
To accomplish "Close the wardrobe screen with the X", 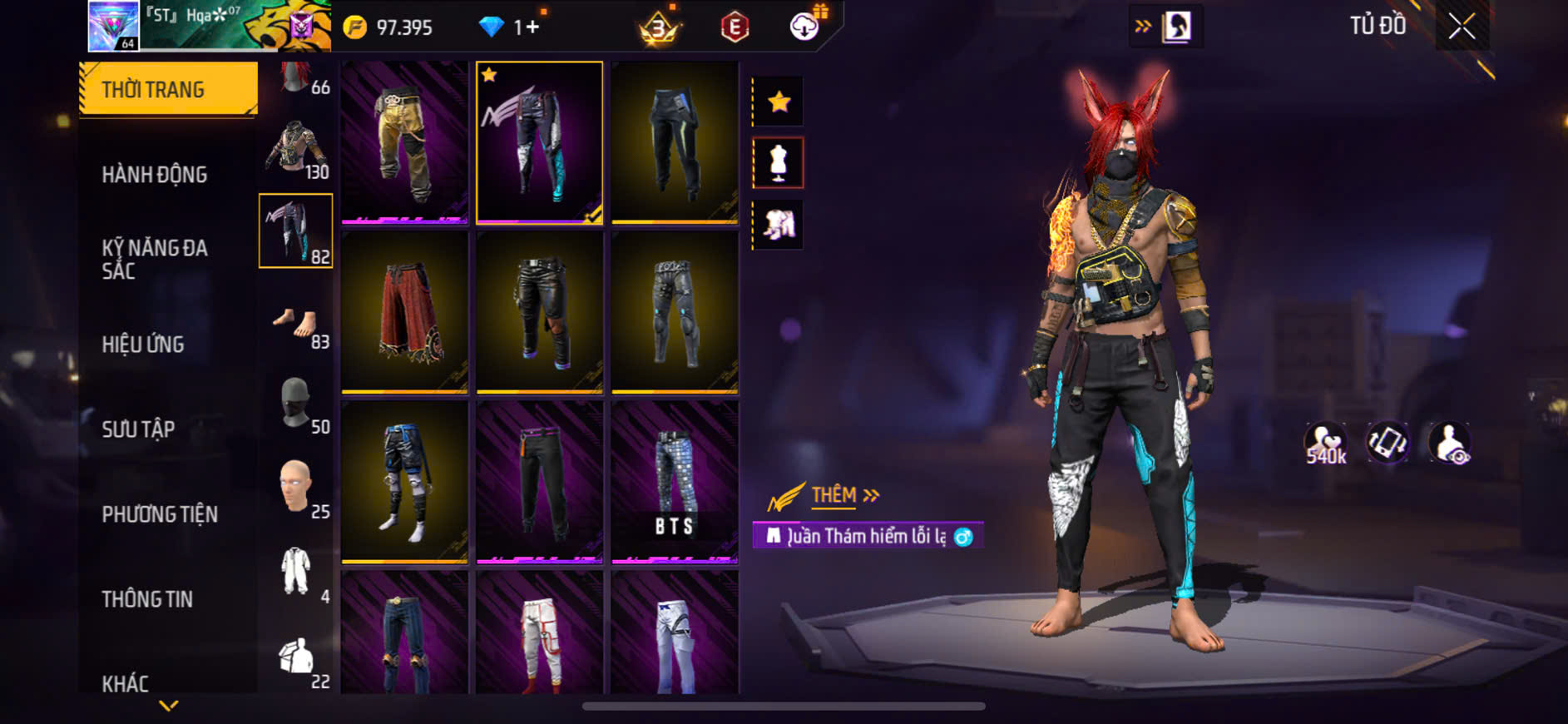I will [x=1462, y=27].
